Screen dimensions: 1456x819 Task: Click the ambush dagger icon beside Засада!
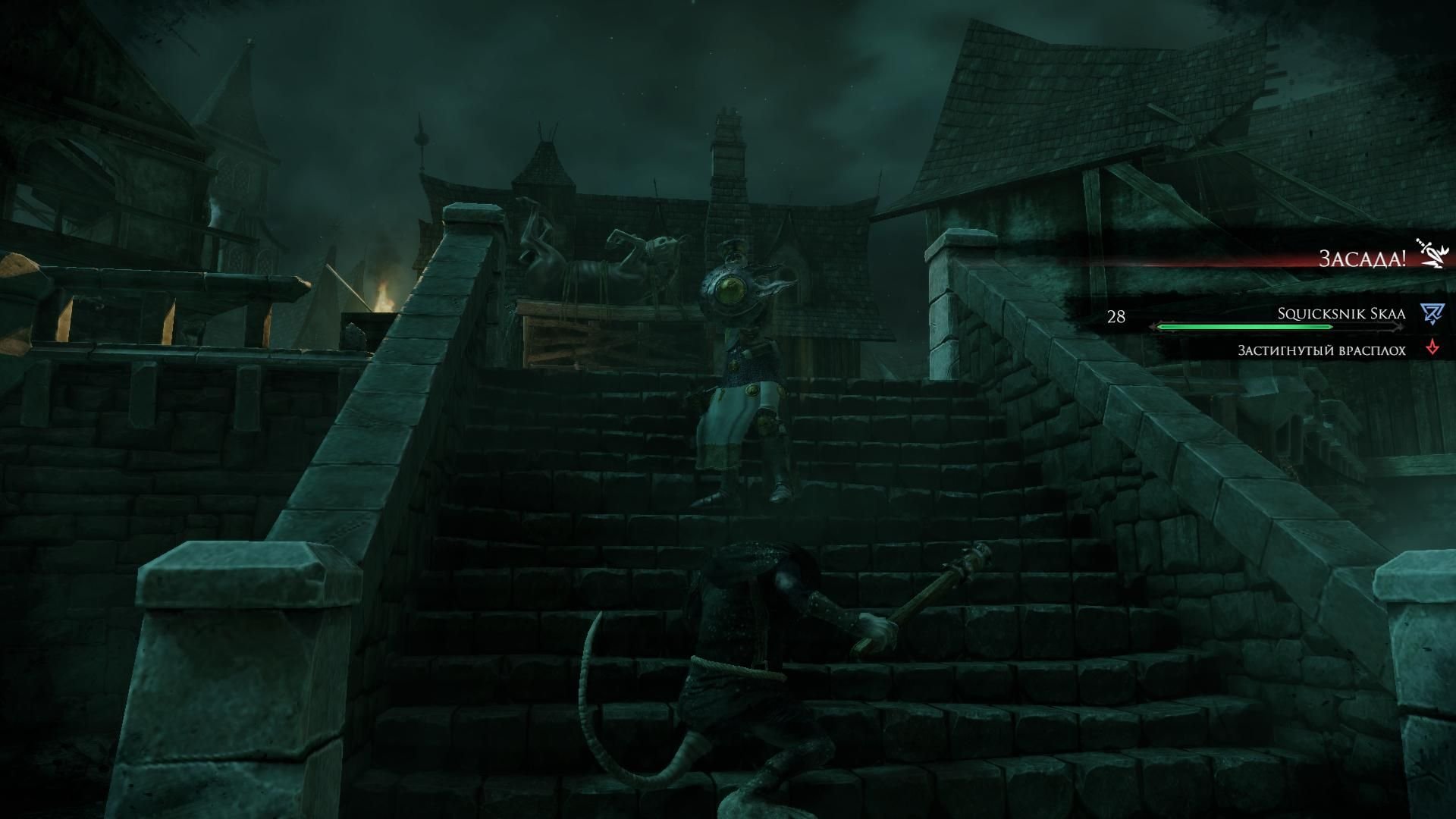point(1432,254)
